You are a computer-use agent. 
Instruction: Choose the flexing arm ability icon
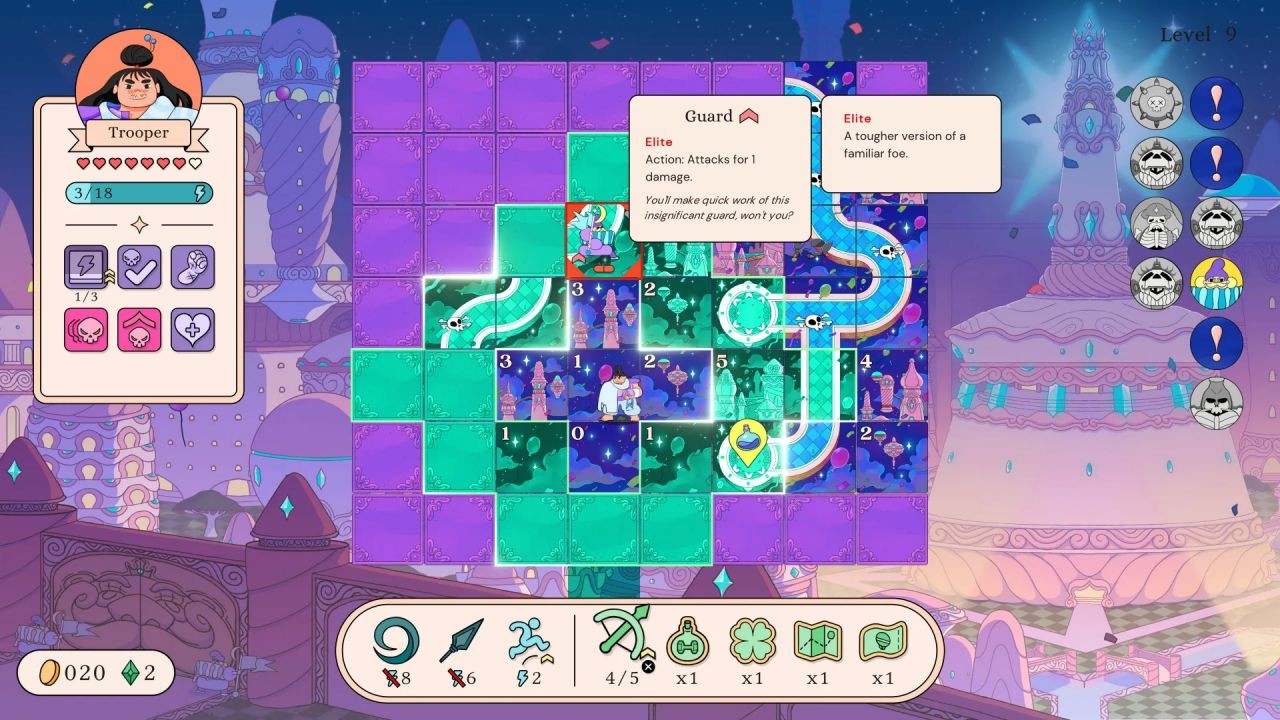pos(192,267)
